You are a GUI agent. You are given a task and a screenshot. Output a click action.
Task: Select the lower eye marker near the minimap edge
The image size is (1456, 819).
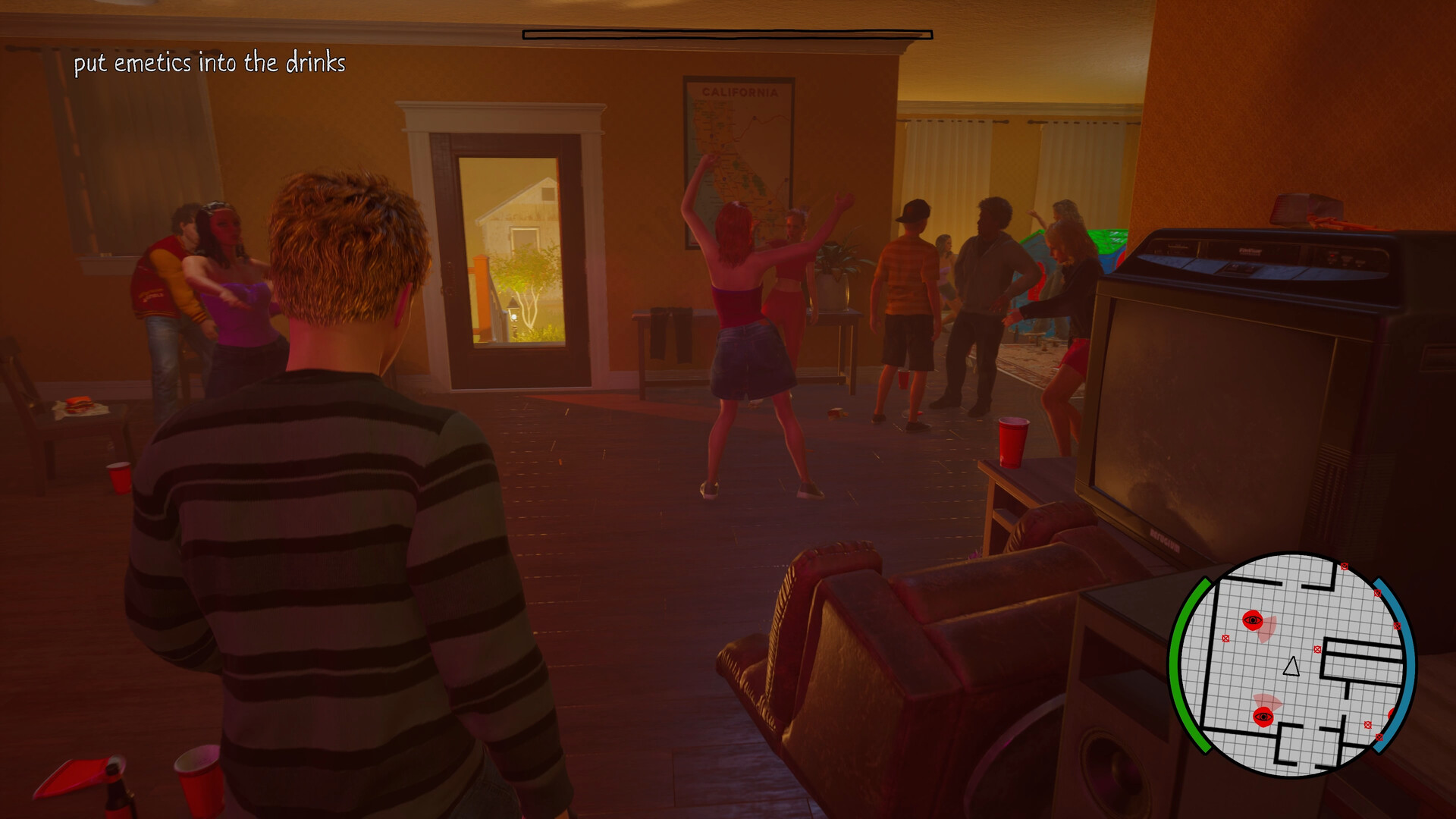tap(1264, 717)
